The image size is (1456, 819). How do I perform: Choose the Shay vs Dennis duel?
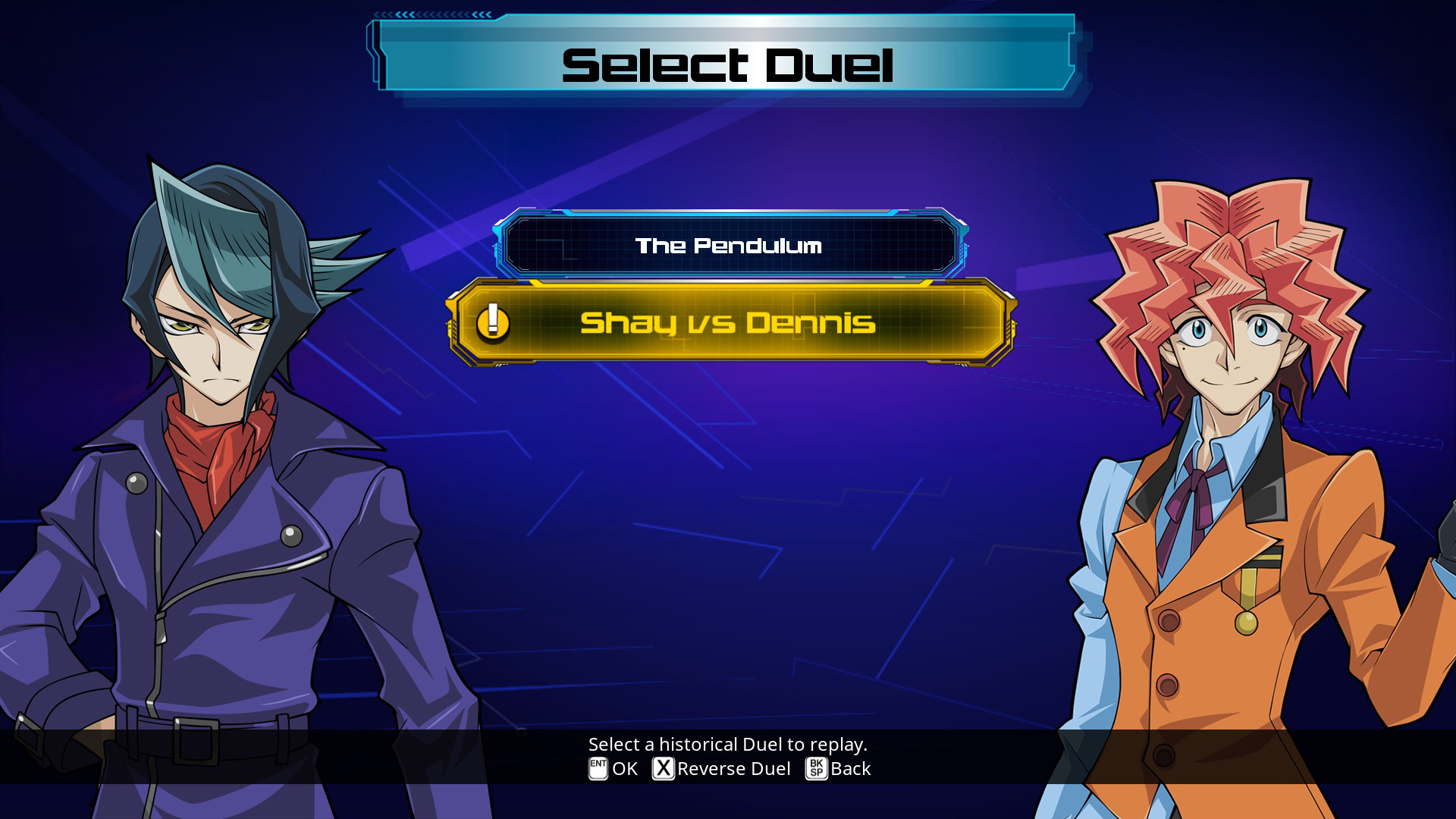[728, 323]
